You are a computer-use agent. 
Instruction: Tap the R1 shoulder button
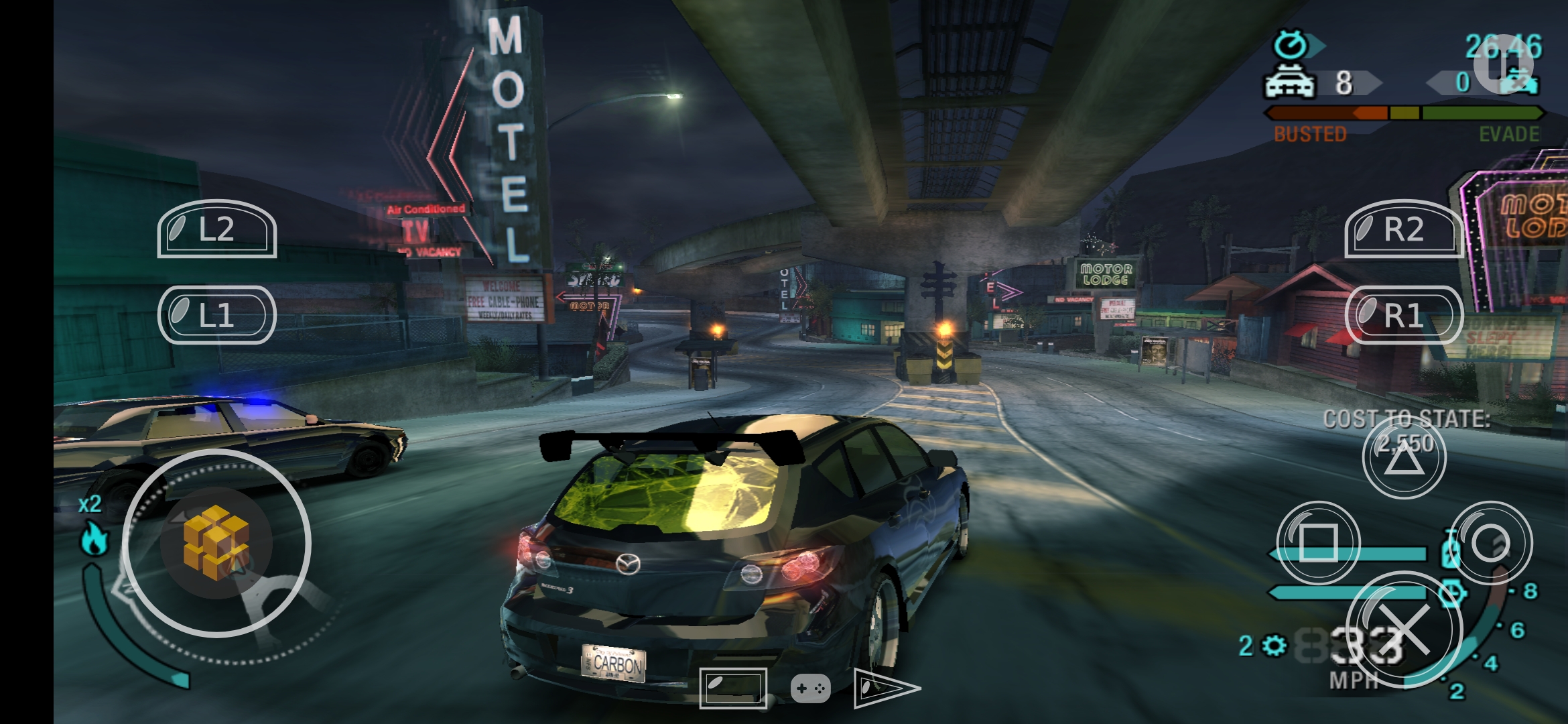tap(1404, 315)
